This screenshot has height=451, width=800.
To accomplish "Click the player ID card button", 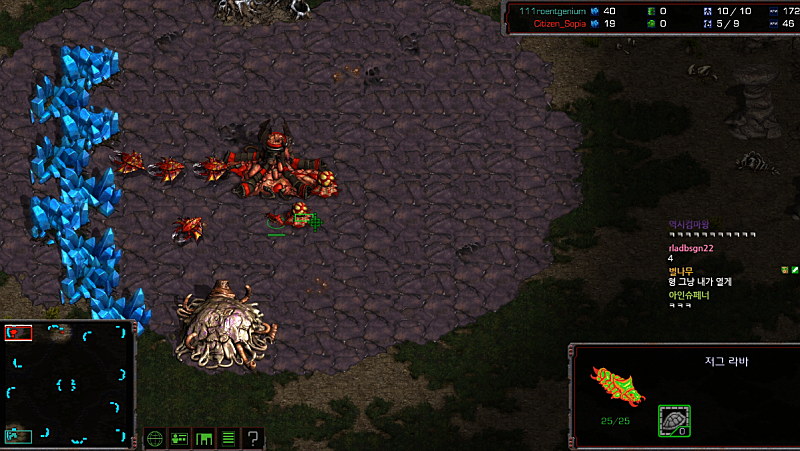I will tap(180, 438).
